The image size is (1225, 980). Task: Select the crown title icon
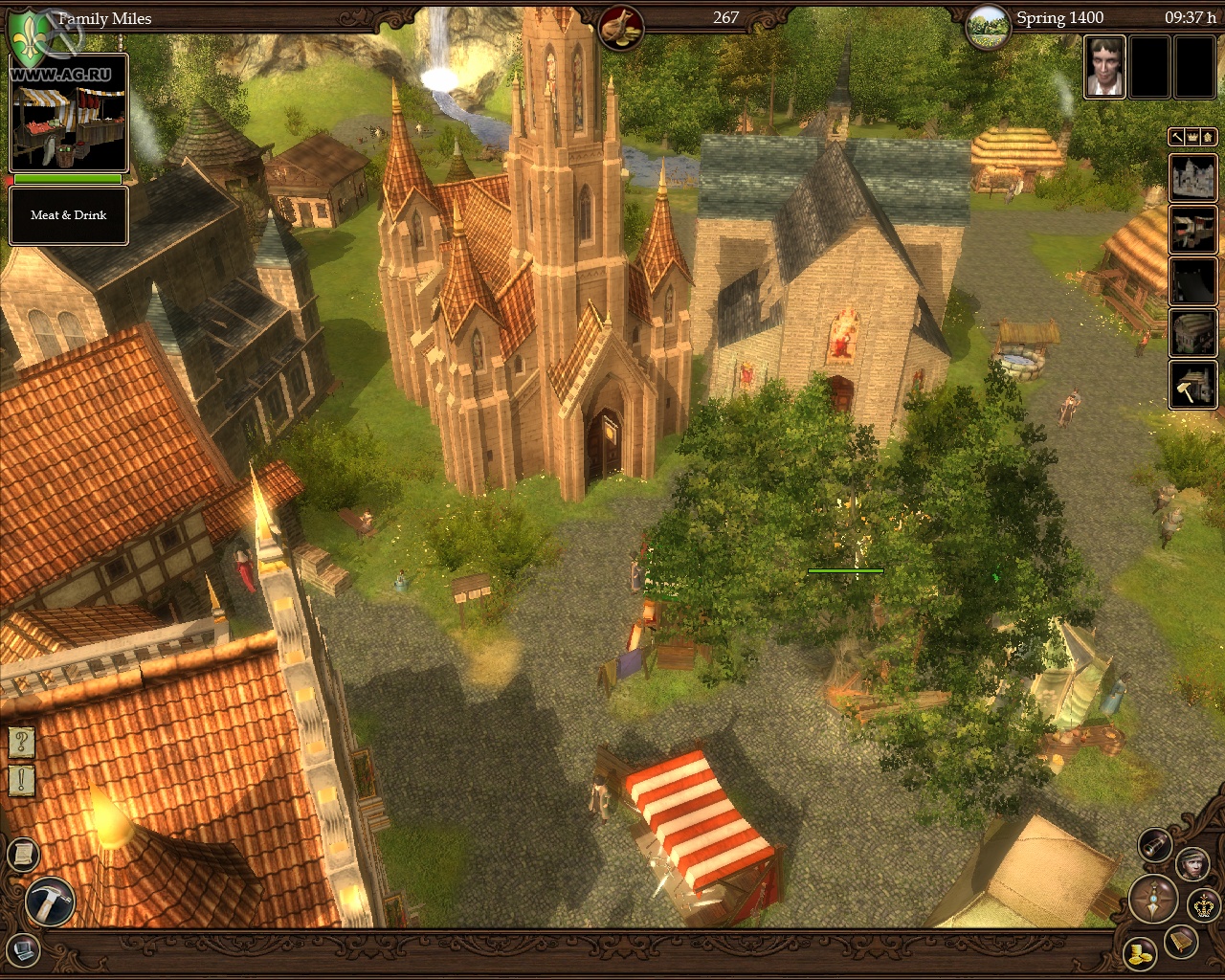tap(1203, 905)
